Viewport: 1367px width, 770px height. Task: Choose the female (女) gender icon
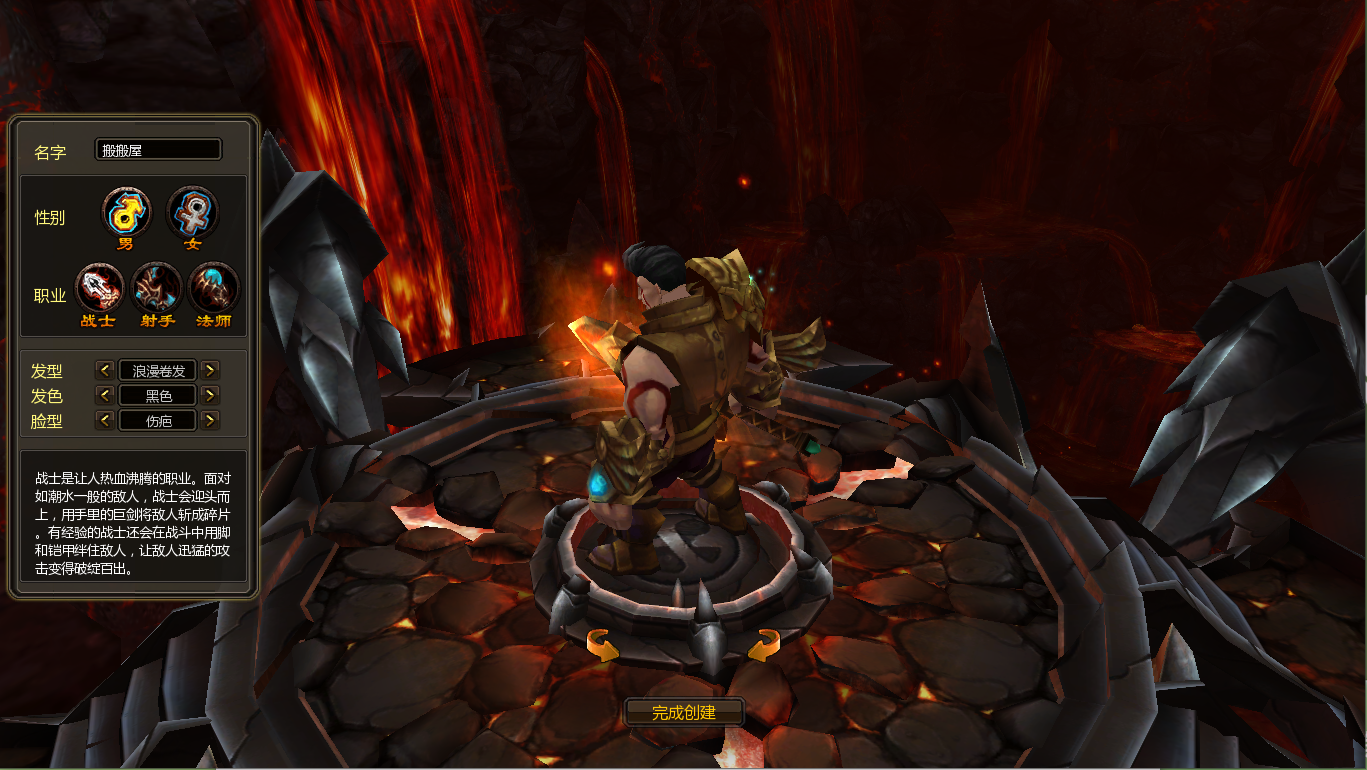(x=192, y=212)
